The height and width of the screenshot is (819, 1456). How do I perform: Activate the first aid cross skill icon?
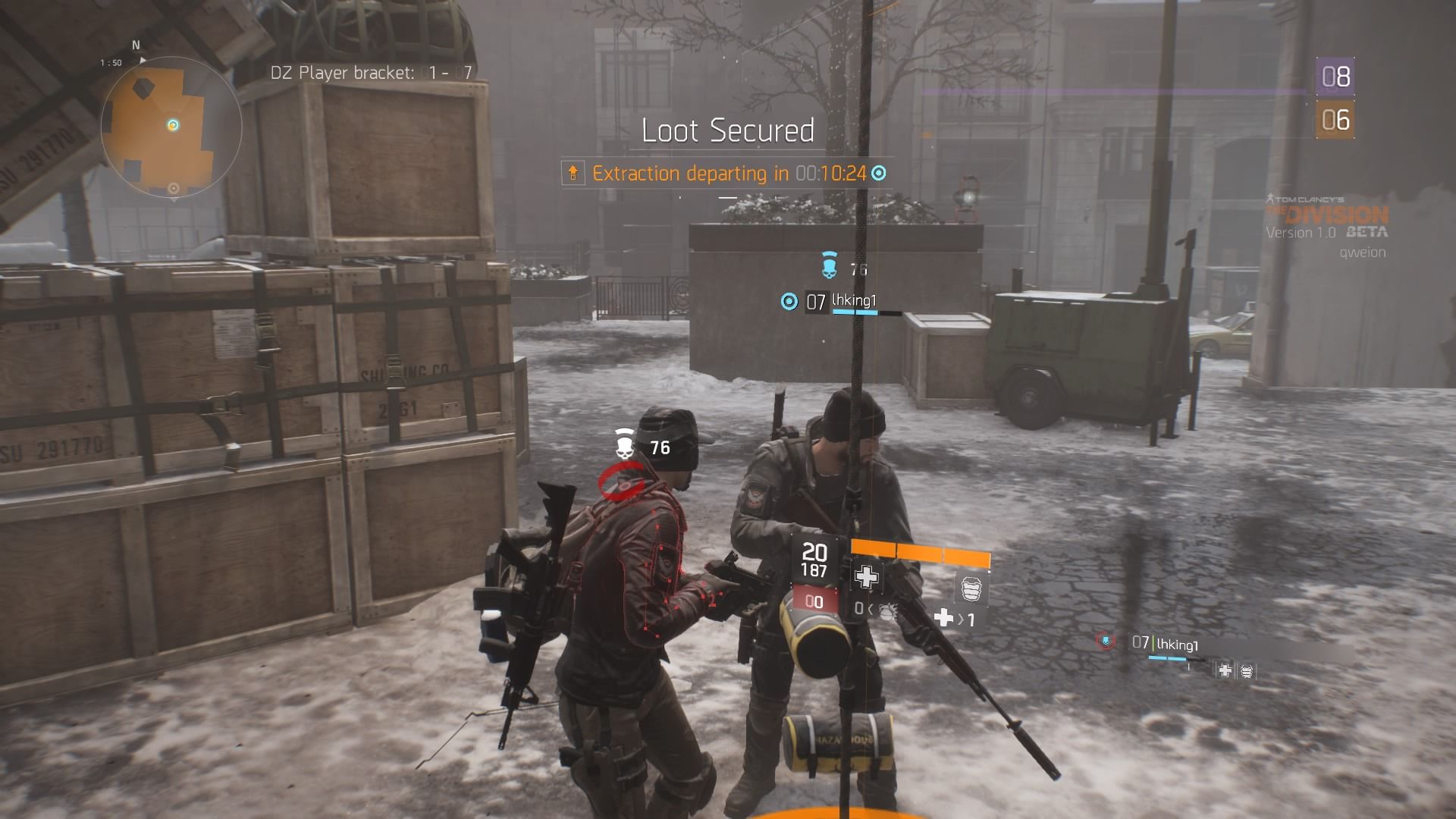866,577
